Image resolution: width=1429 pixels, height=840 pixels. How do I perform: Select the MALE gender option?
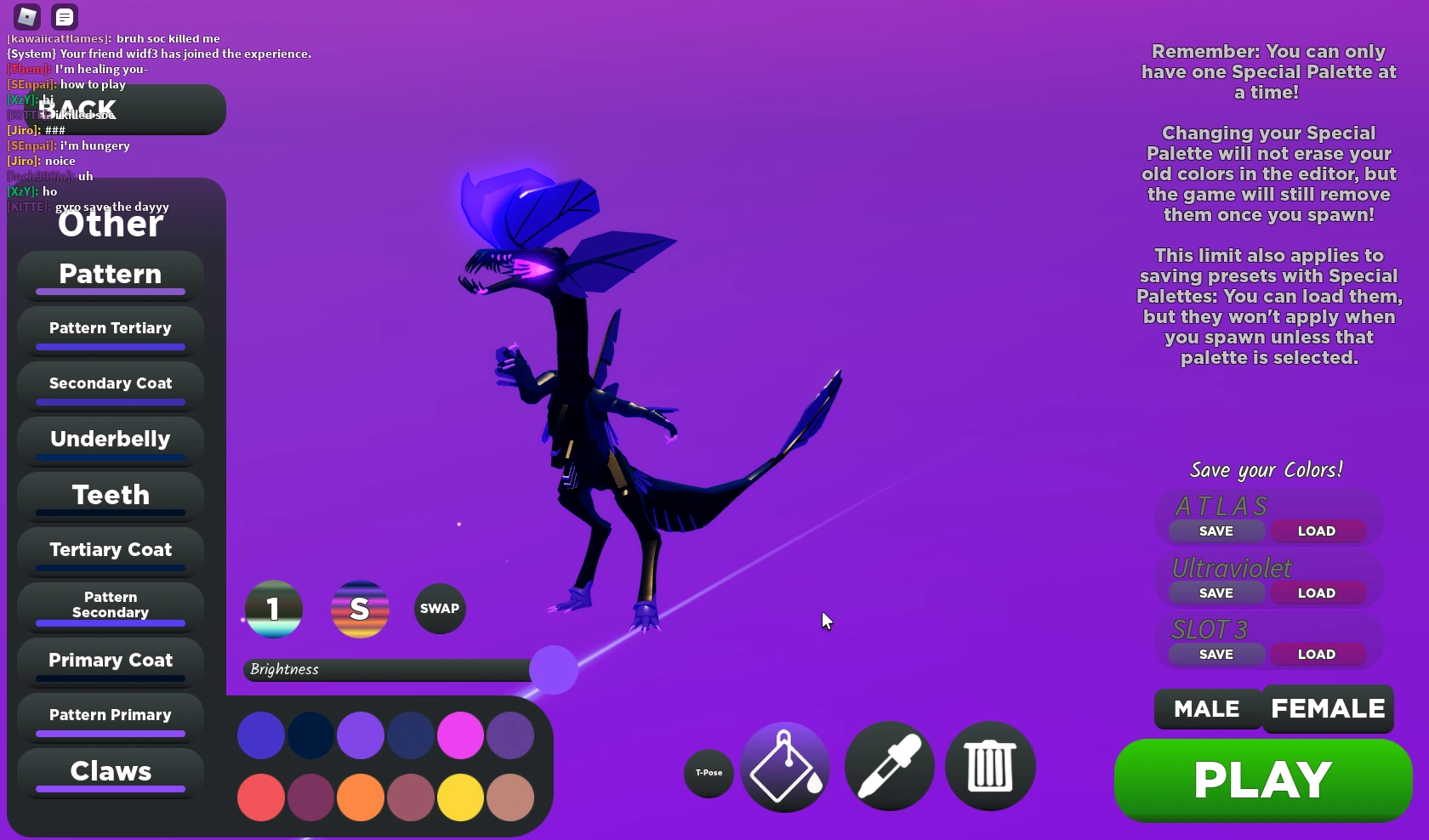click(x=1204, y=708)
